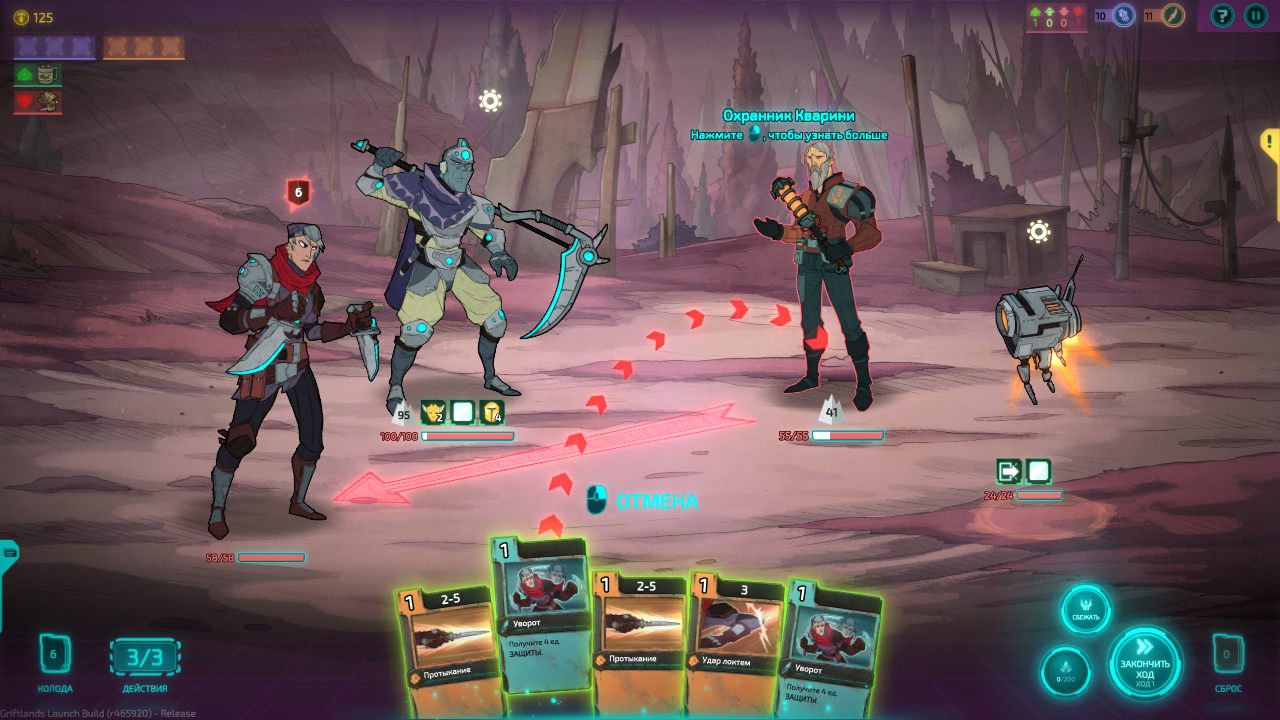Image resolution: width=1280 pixels, height=720 pixels.
Task: Inspect the red heart bane icon
Action: tap(38, 101)
